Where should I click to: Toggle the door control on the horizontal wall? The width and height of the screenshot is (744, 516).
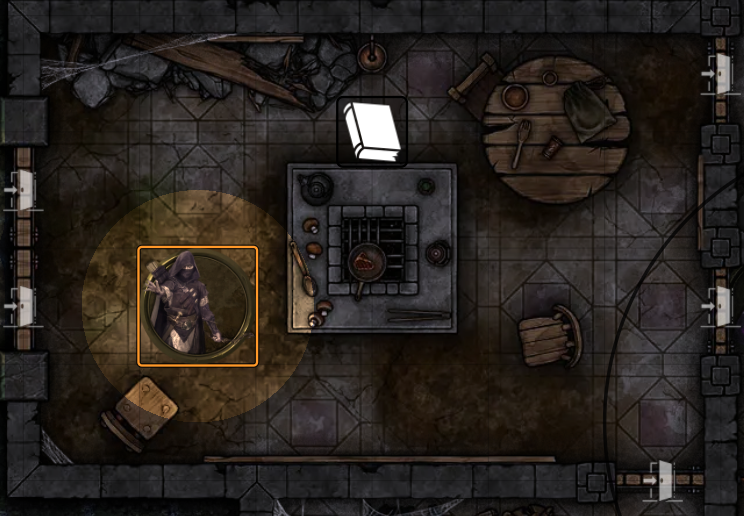click(x=661, y=480)
